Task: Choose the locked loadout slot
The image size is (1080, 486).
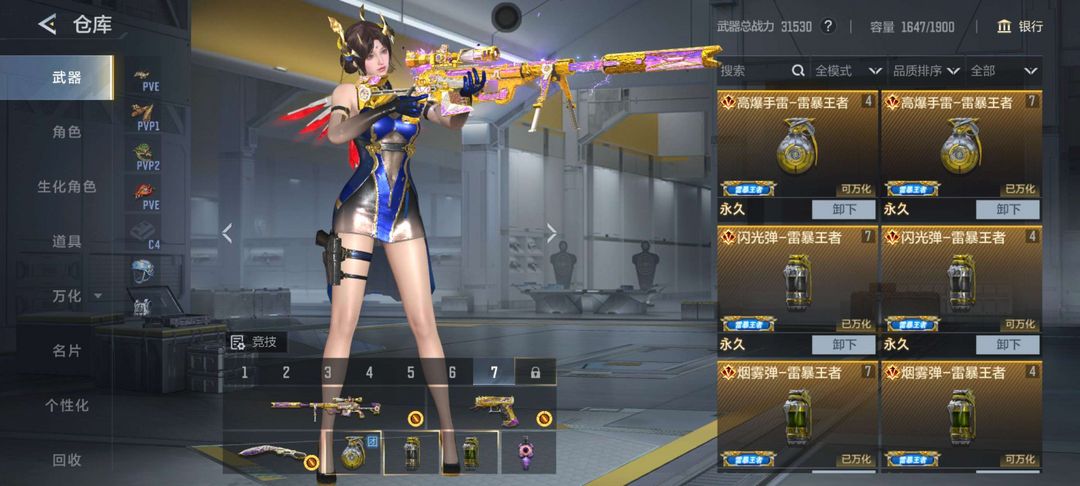Action: pyautogui.click(x=535, y=373)
